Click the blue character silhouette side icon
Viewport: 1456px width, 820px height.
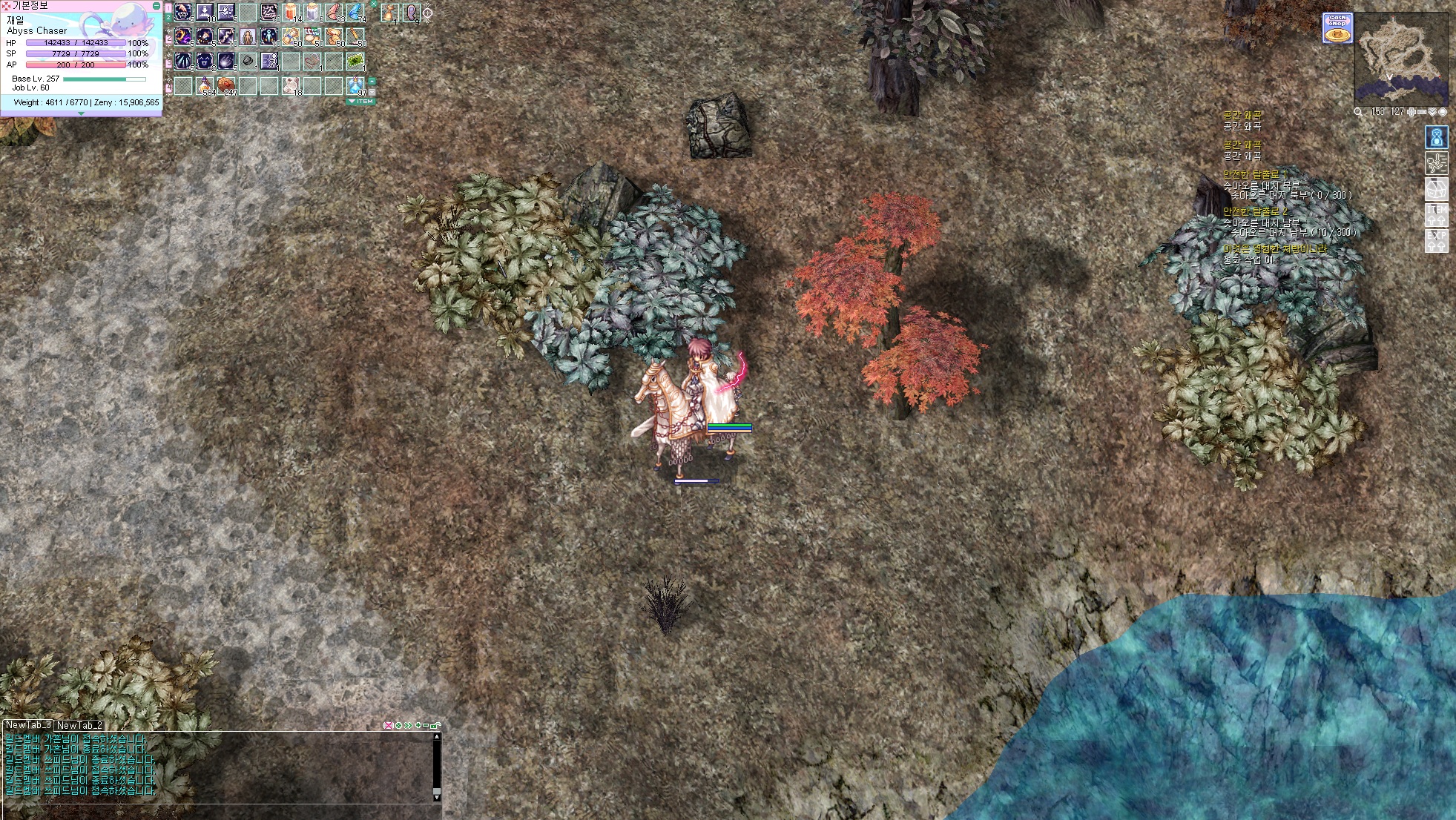1437,137
